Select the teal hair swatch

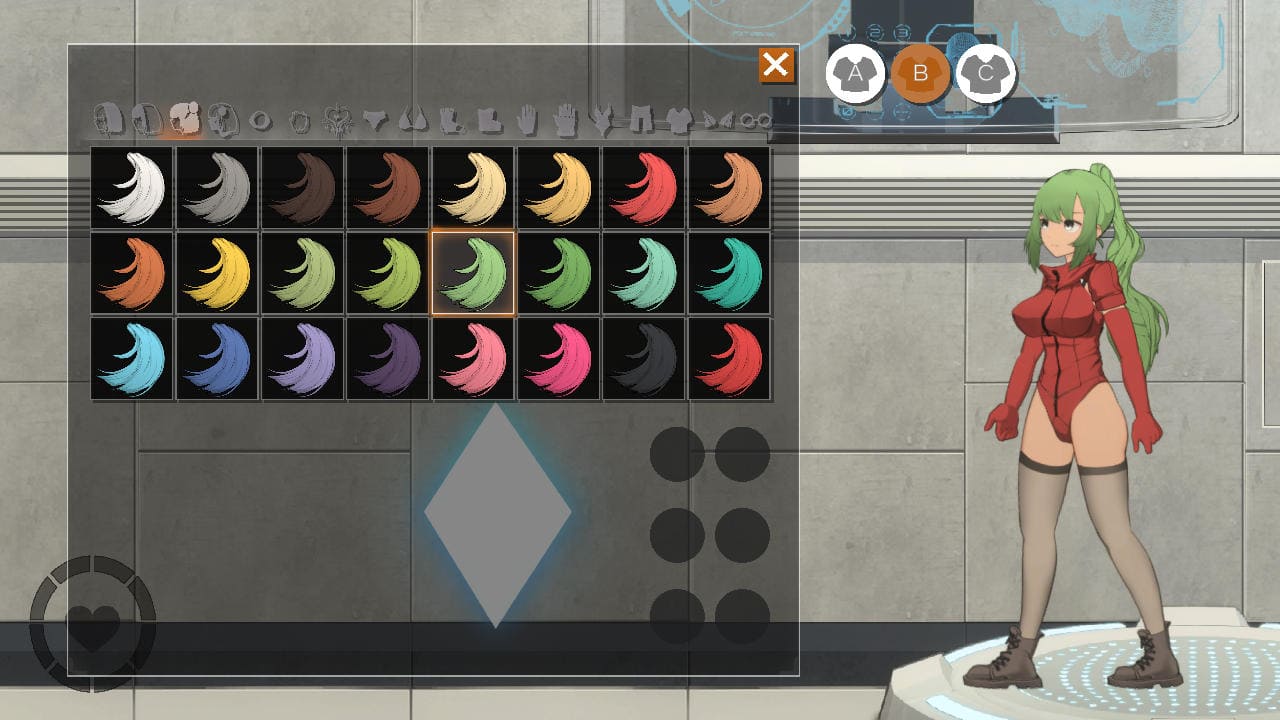pos(729,273)
